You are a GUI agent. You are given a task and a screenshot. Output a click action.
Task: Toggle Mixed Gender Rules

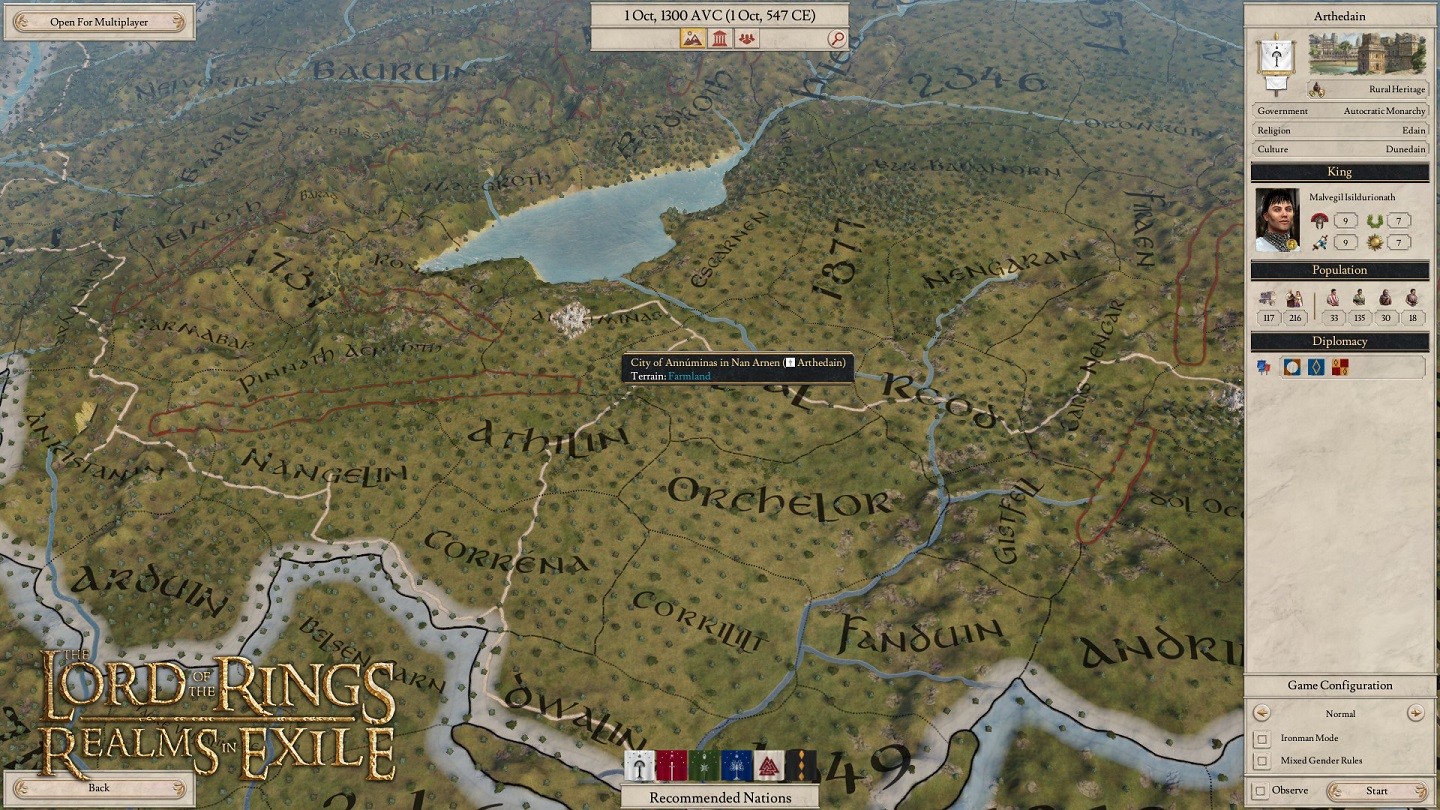tap(1263, 761)
